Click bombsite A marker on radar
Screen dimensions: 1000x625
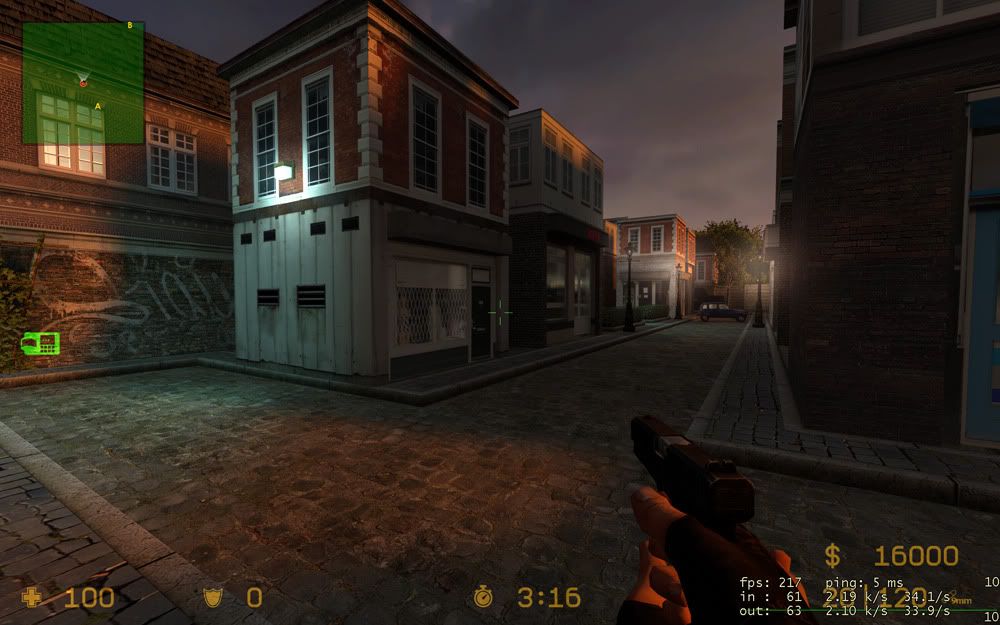tap(98, 105)
